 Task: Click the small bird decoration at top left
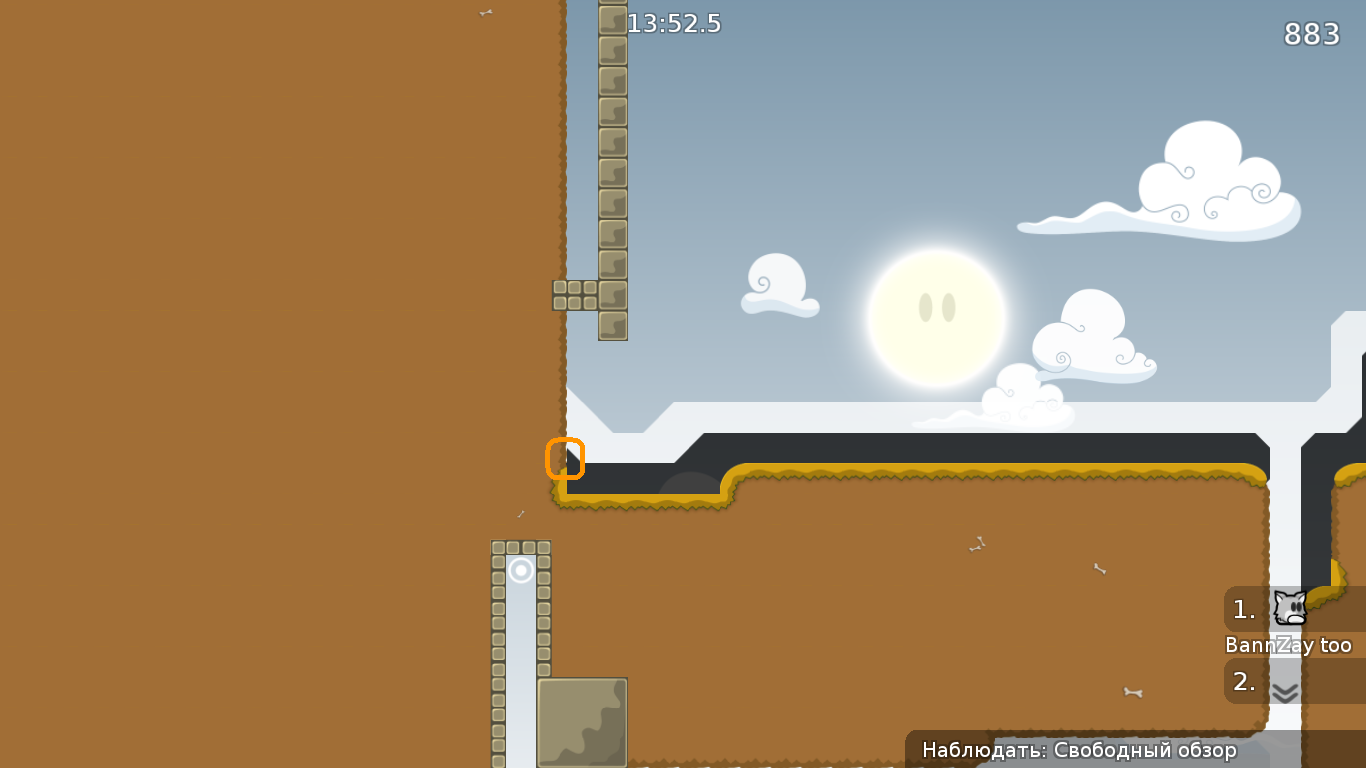(486, 12)
